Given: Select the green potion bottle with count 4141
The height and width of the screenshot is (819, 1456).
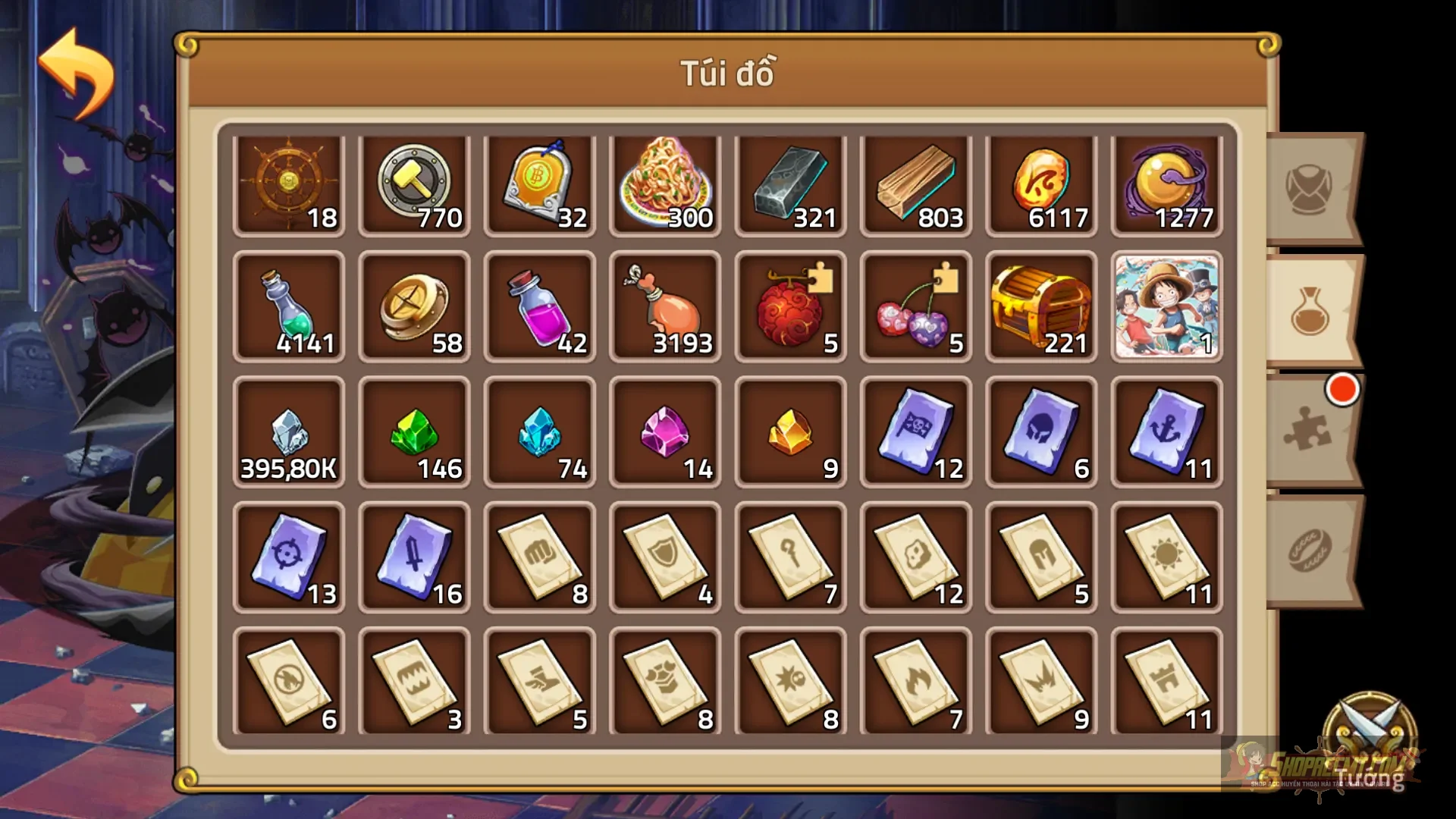Looking at the screenshot, I should pyautogui.click(x=289, y=307).
